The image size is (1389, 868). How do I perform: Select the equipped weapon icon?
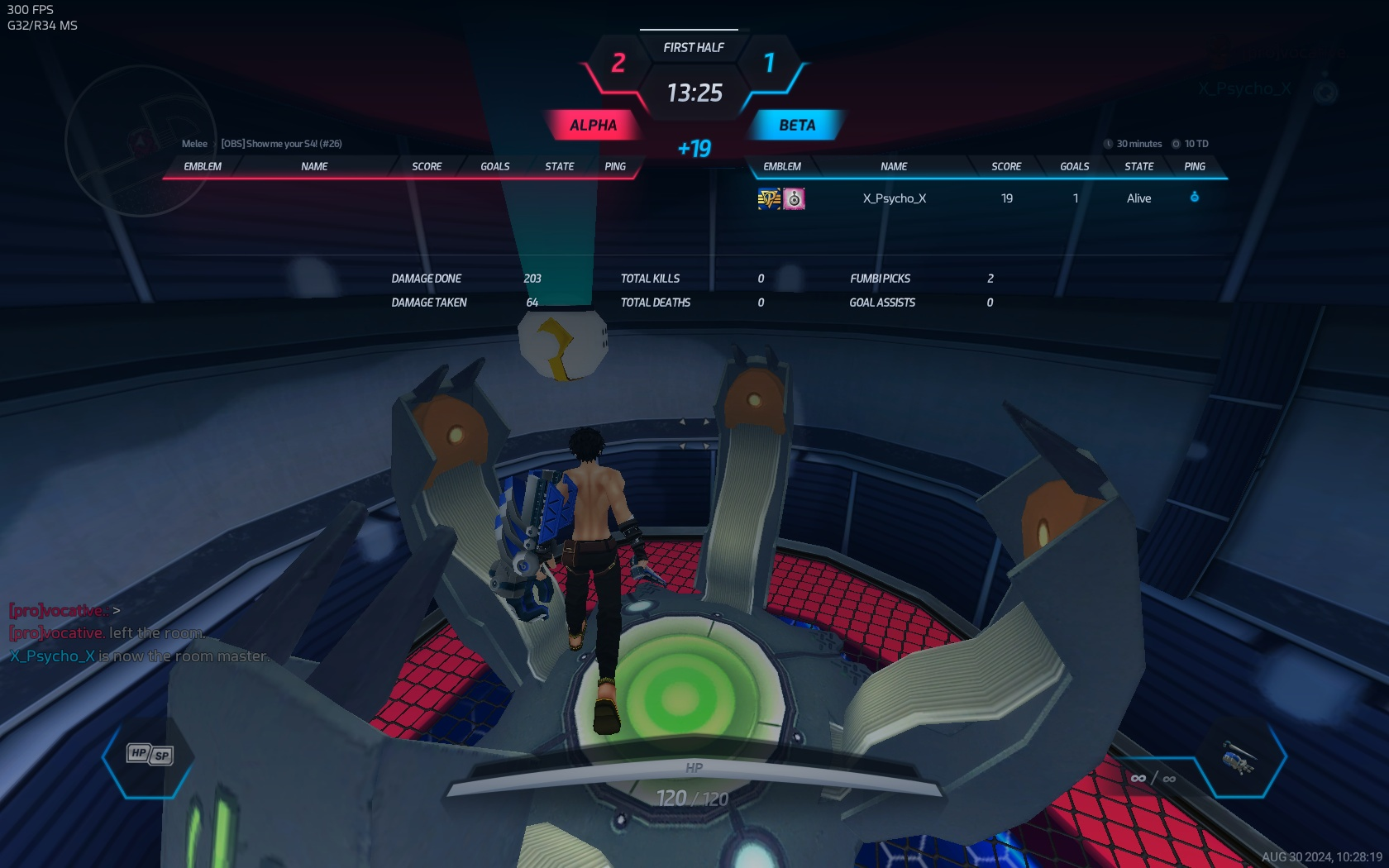coord(1239,756)
